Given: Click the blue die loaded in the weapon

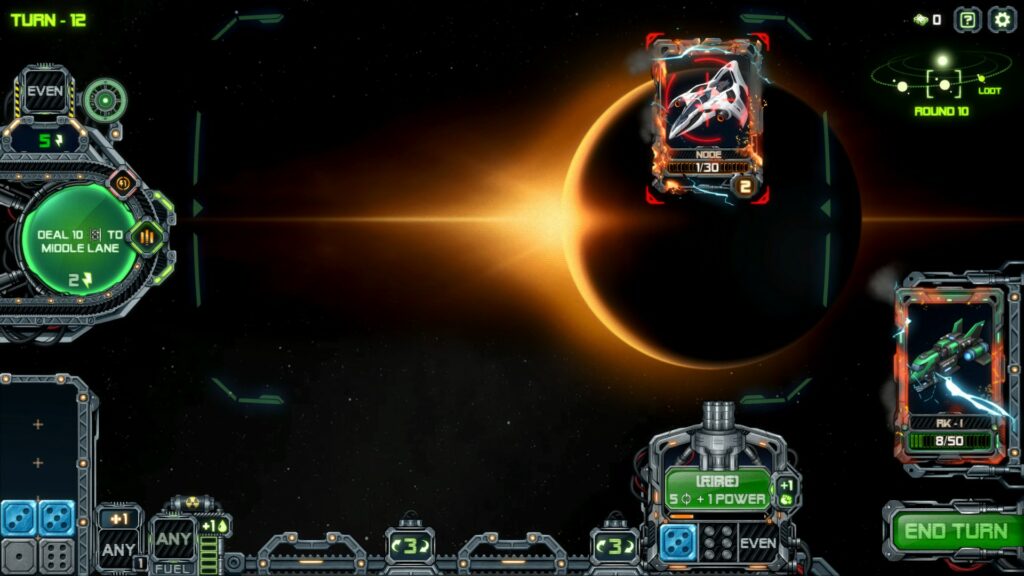Looking at the screenshot, I should pos(678,542).
